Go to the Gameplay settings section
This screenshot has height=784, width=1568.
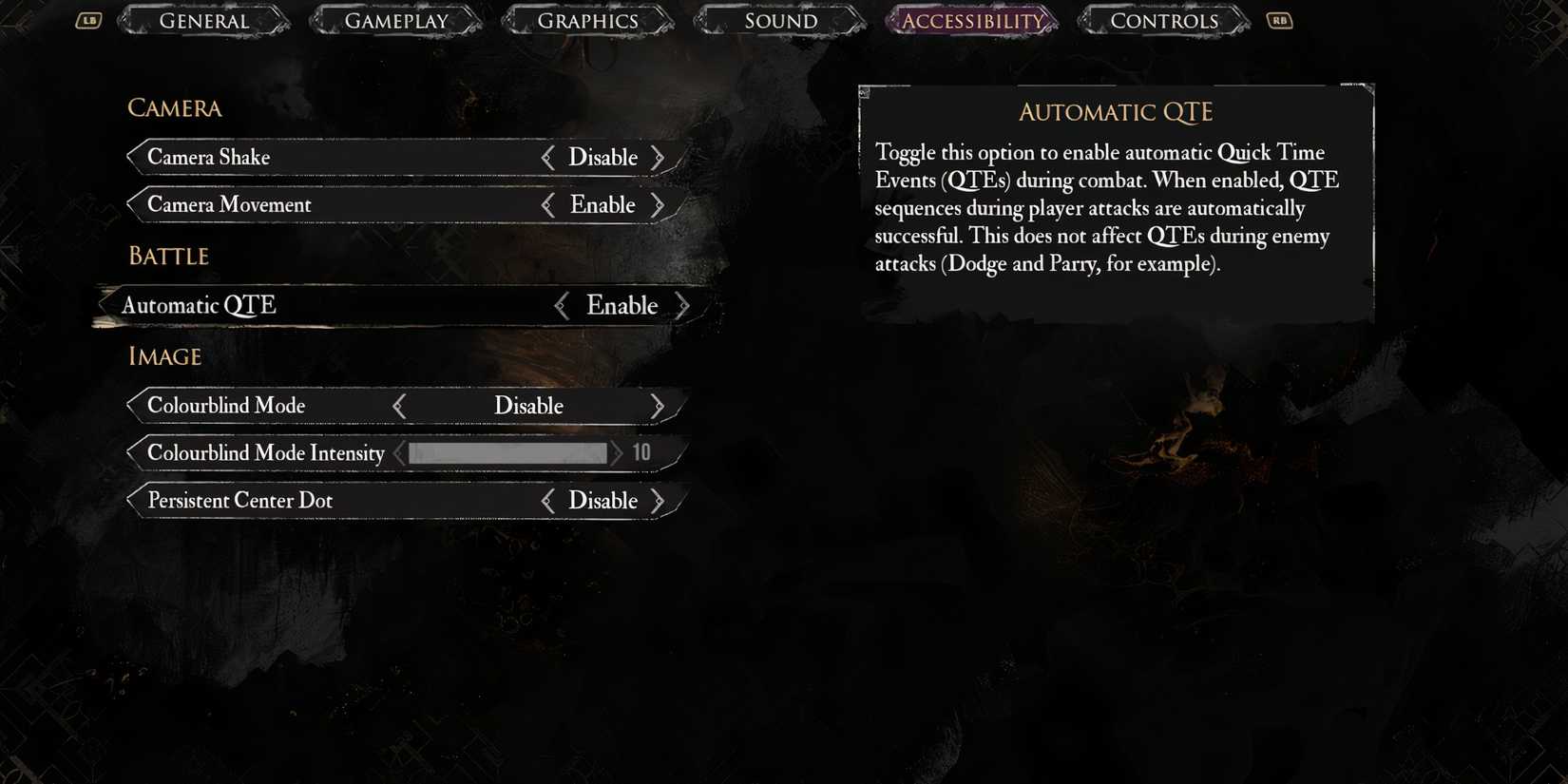[396, 20]
